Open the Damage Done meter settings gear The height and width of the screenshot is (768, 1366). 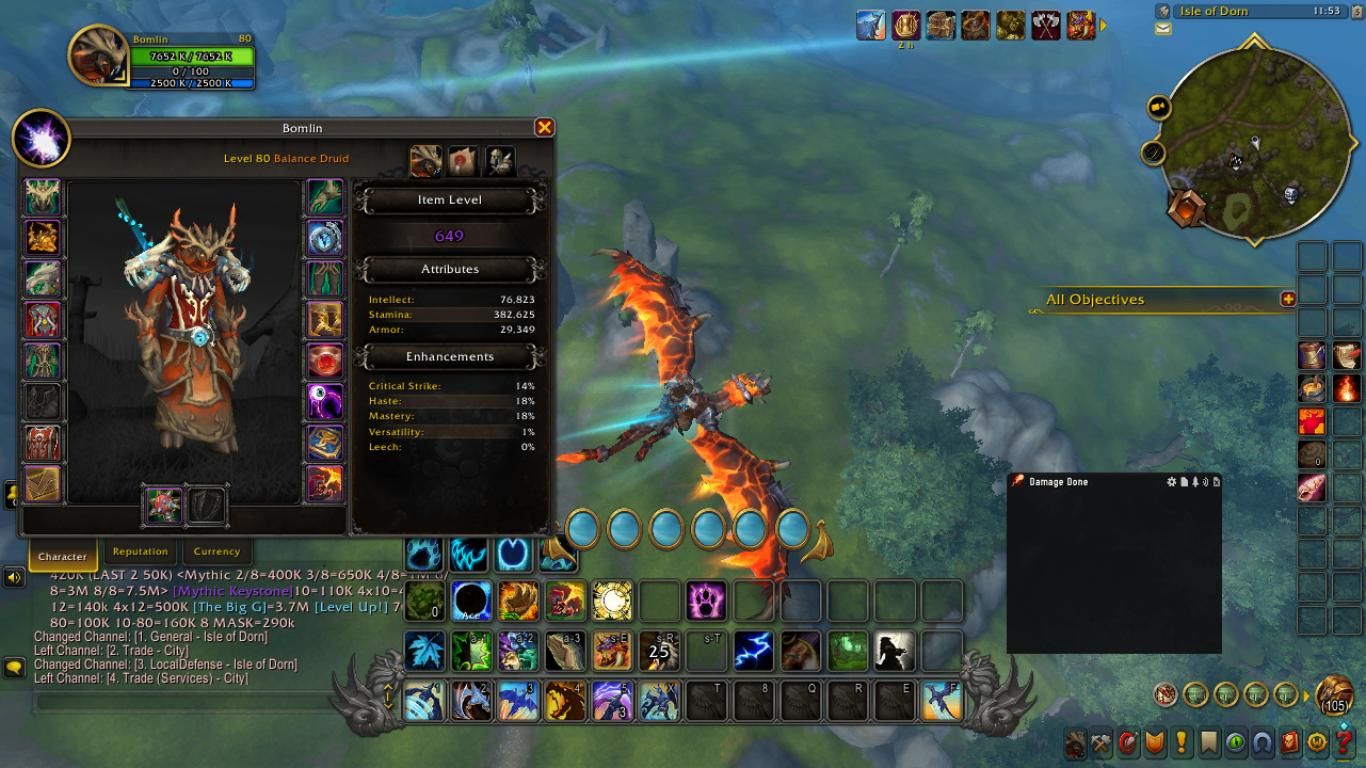pos(1172,482)
